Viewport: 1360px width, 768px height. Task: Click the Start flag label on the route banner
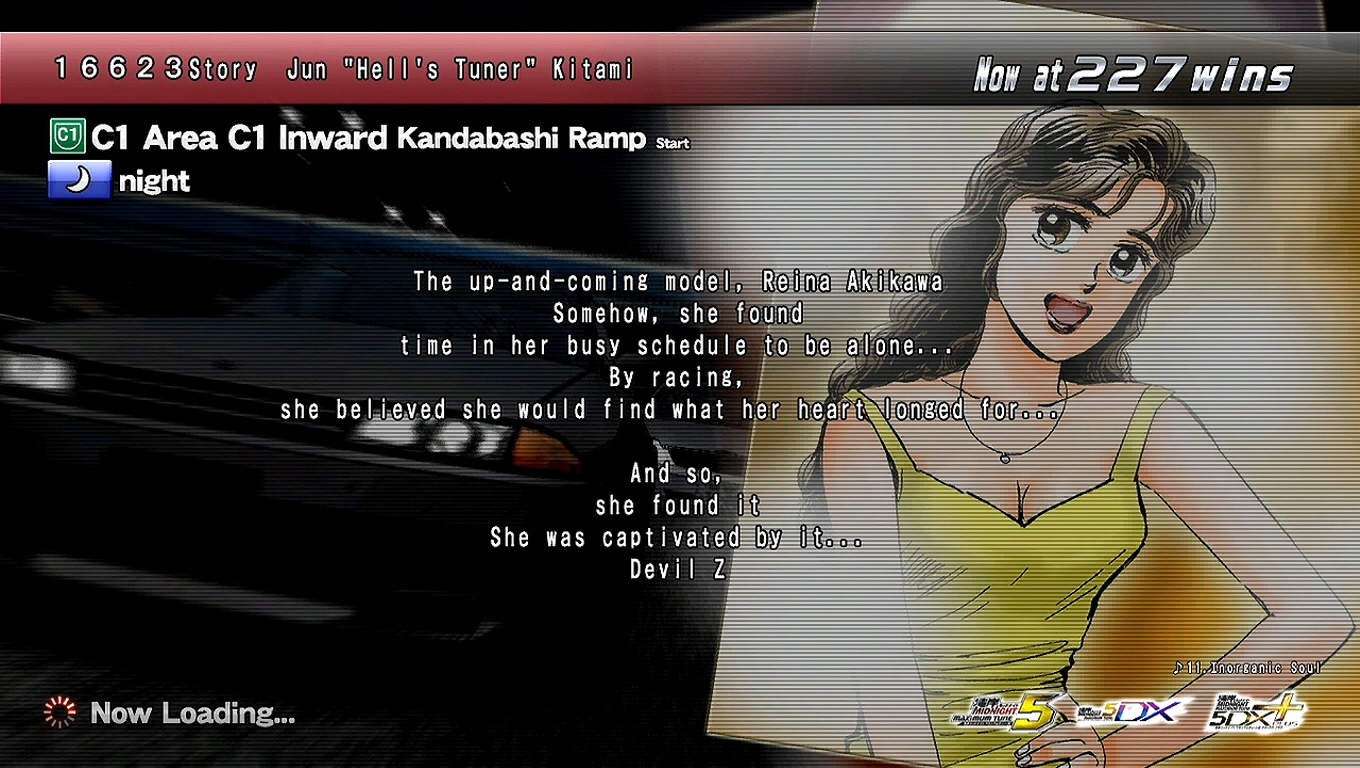[x=672, y=143]
